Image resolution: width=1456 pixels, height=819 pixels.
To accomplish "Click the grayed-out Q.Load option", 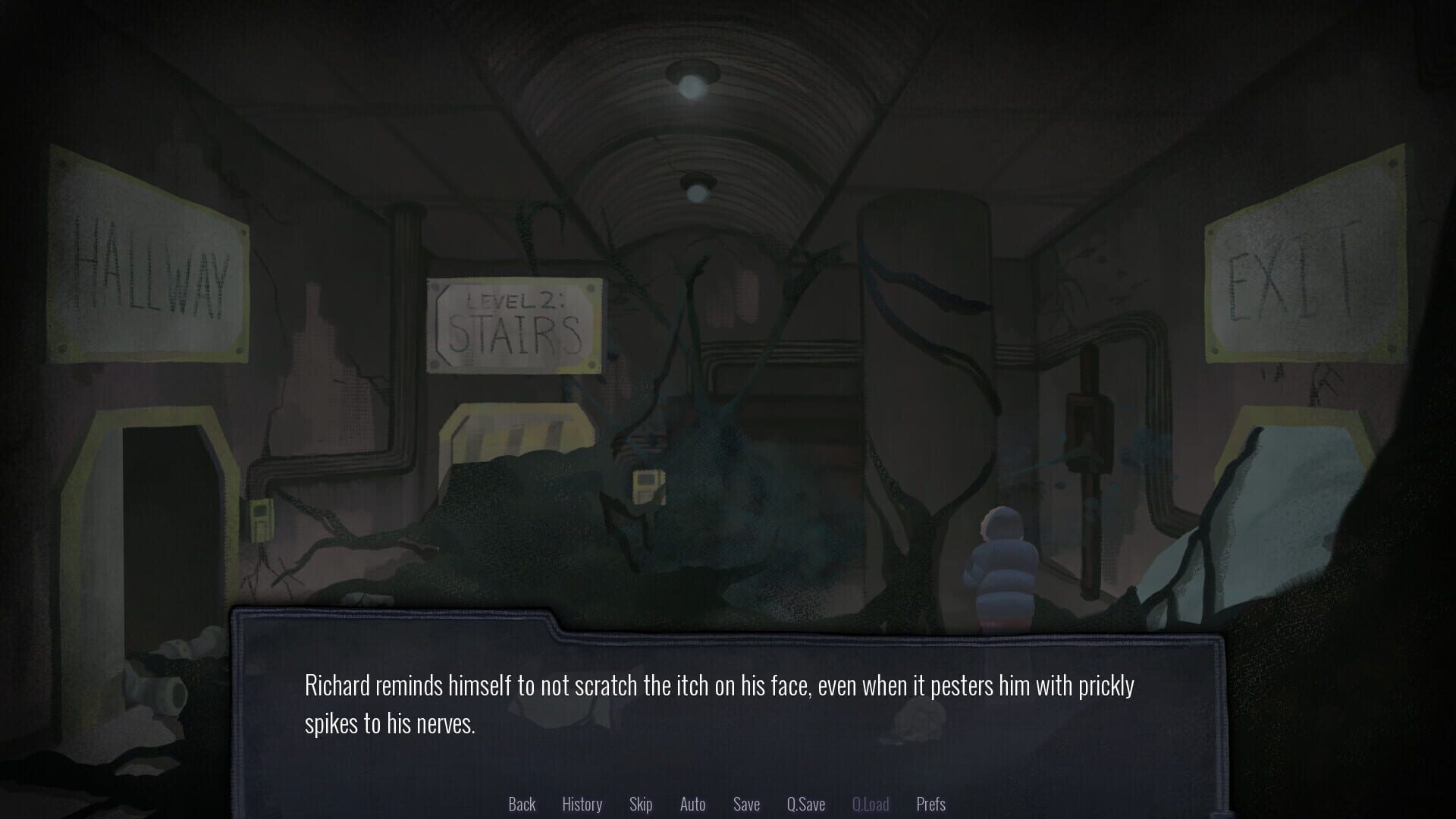I will coord(871,804).
